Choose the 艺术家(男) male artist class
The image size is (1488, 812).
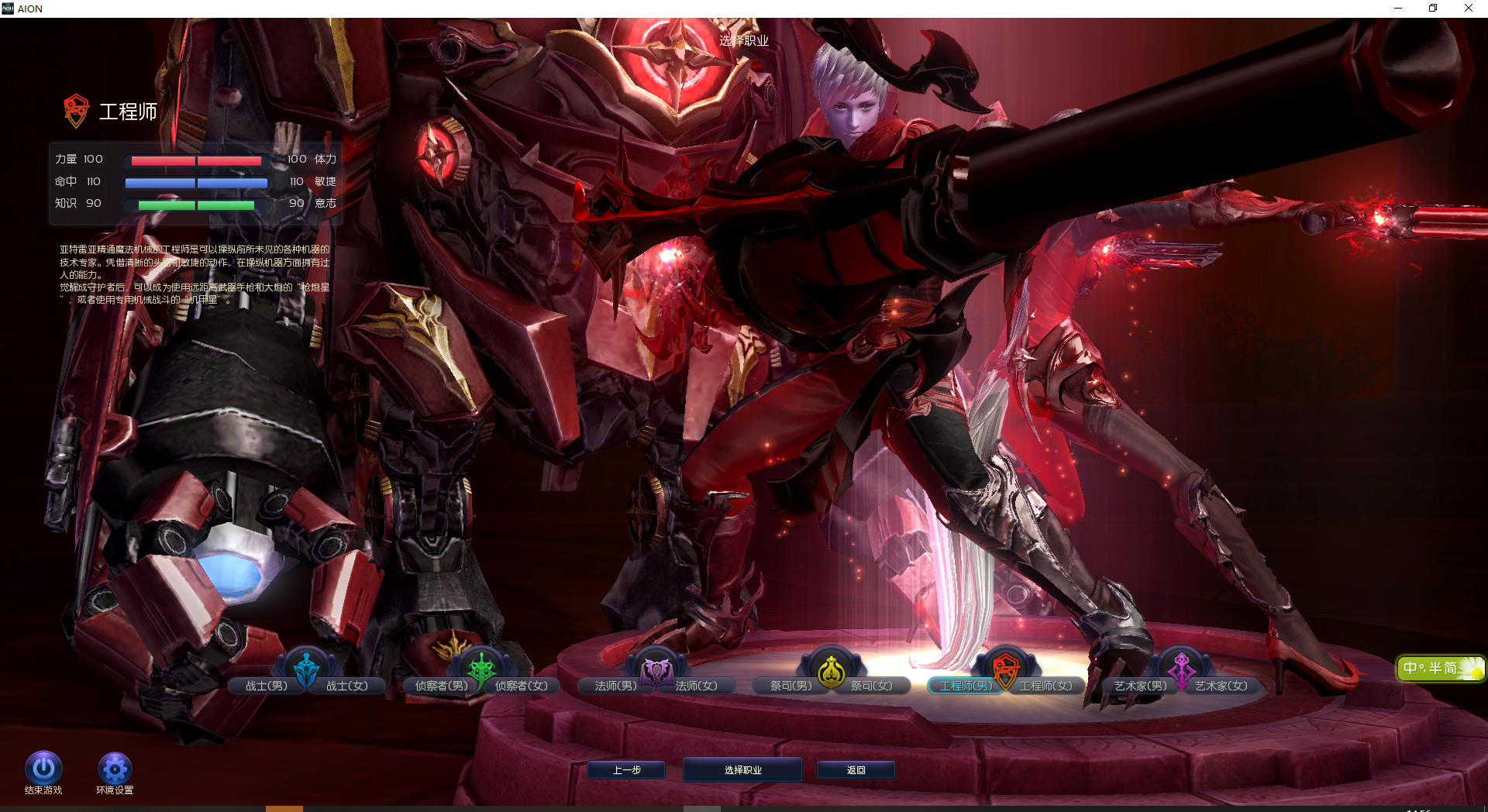(1140, 686)
